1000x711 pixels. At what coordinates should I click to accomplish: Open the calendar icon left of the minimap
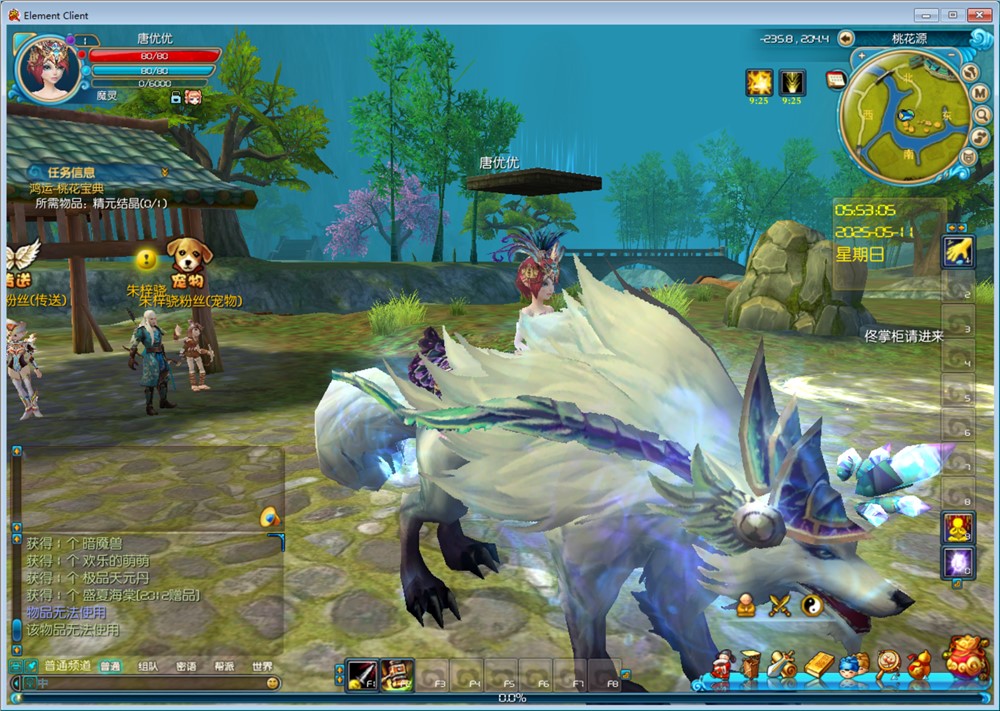[836, 79]
